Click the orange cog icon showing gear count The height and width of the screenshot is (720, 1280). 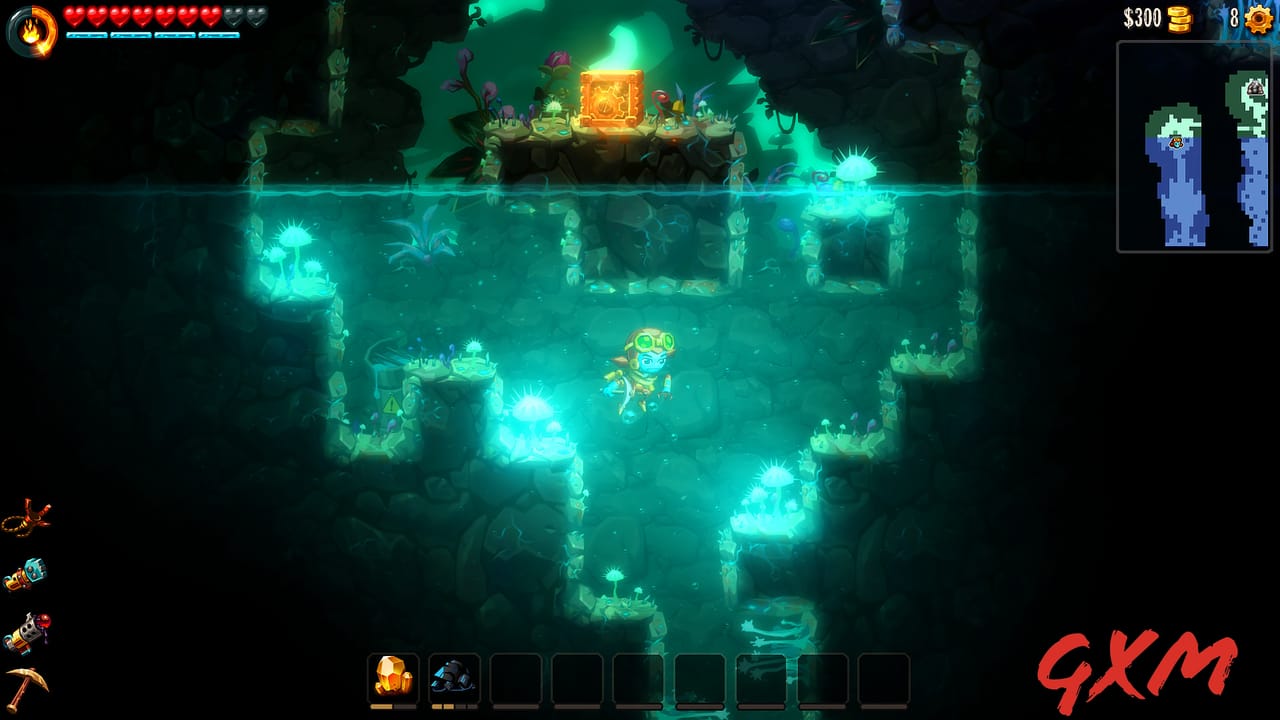[x=1258, y=17]
